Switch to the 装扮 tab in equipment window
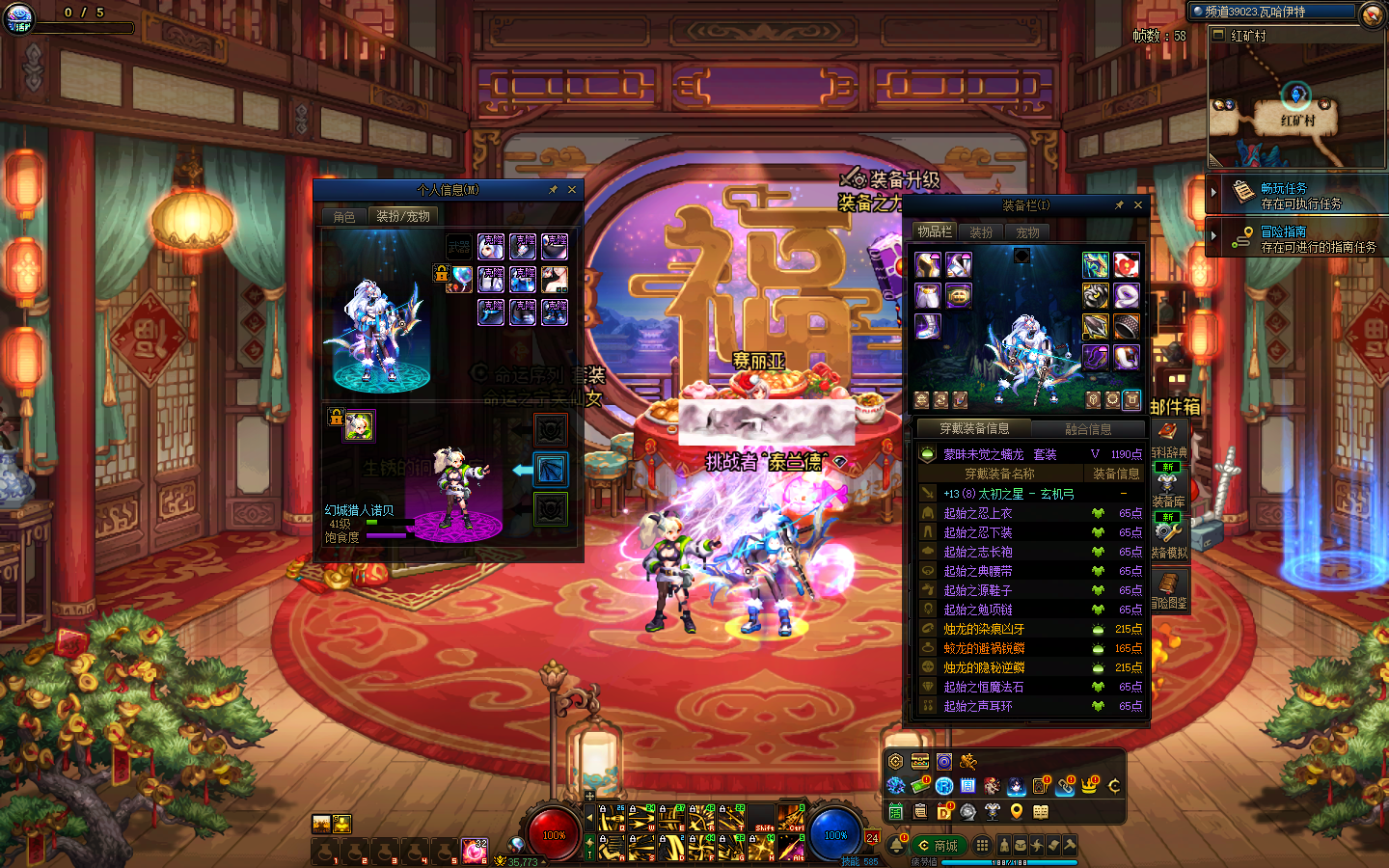This screenshot has width=1389, height=868. pos(981,232)
